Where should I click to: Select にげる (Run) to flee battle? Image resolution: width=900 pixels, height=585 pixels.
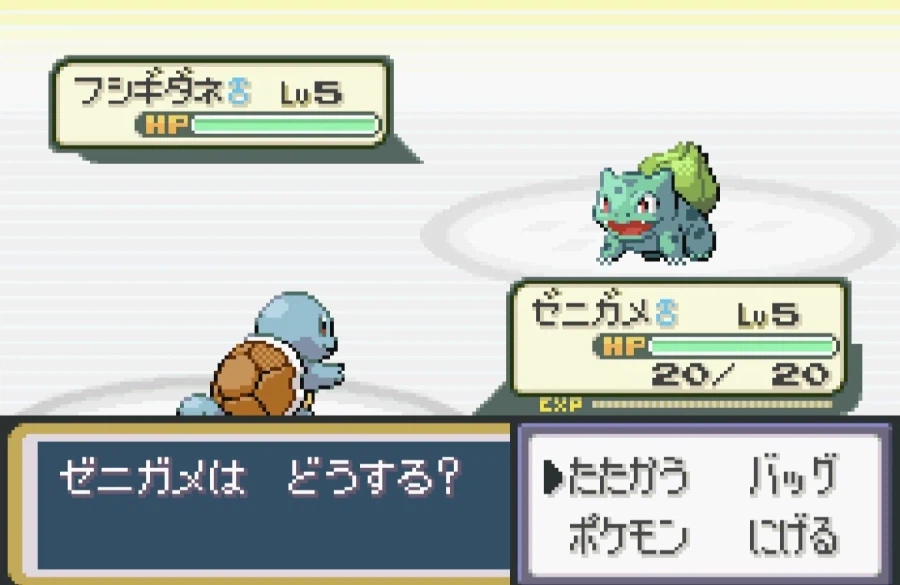793,538
